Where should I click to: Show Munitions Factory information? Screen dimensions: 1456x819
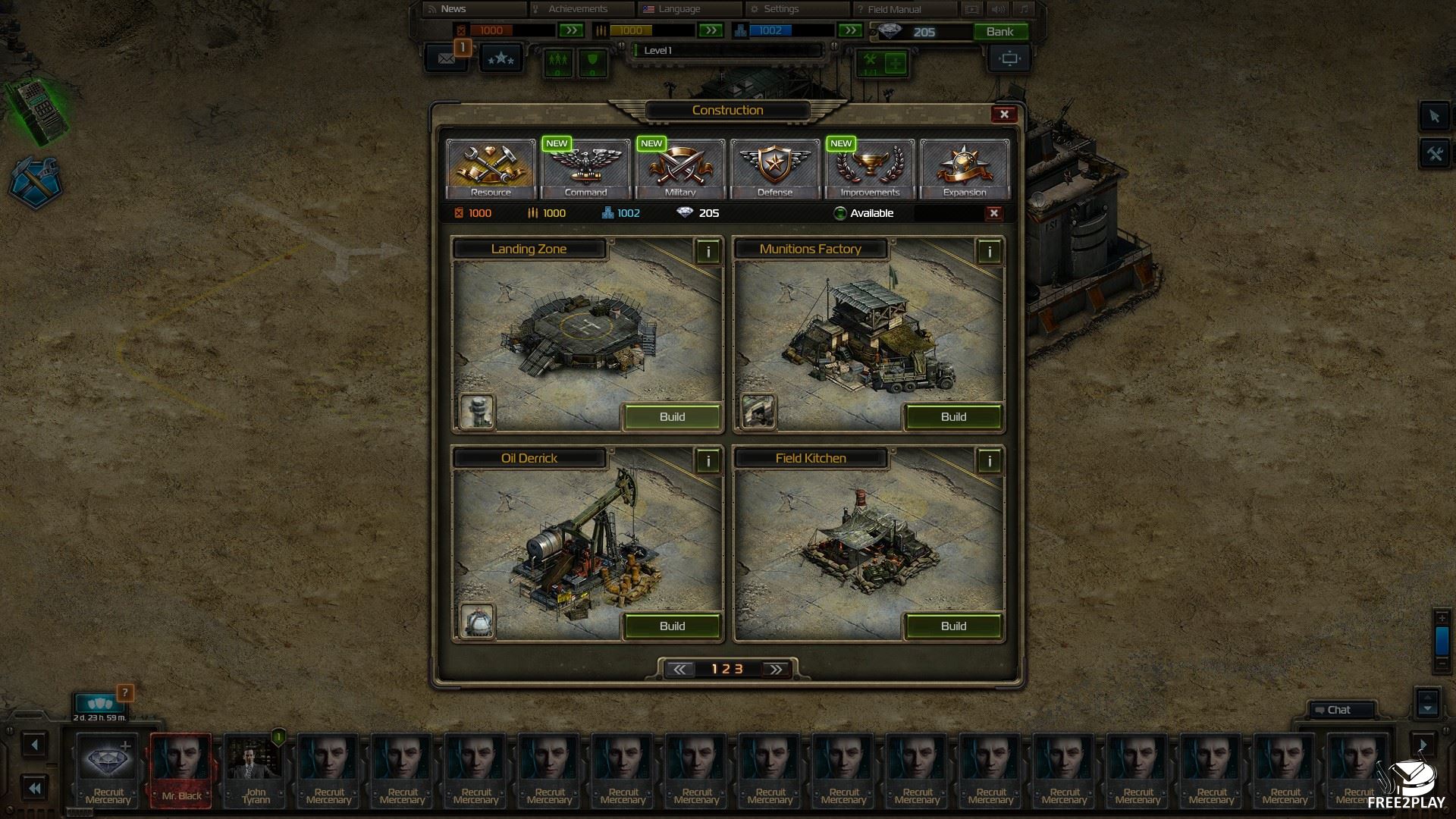989,252
